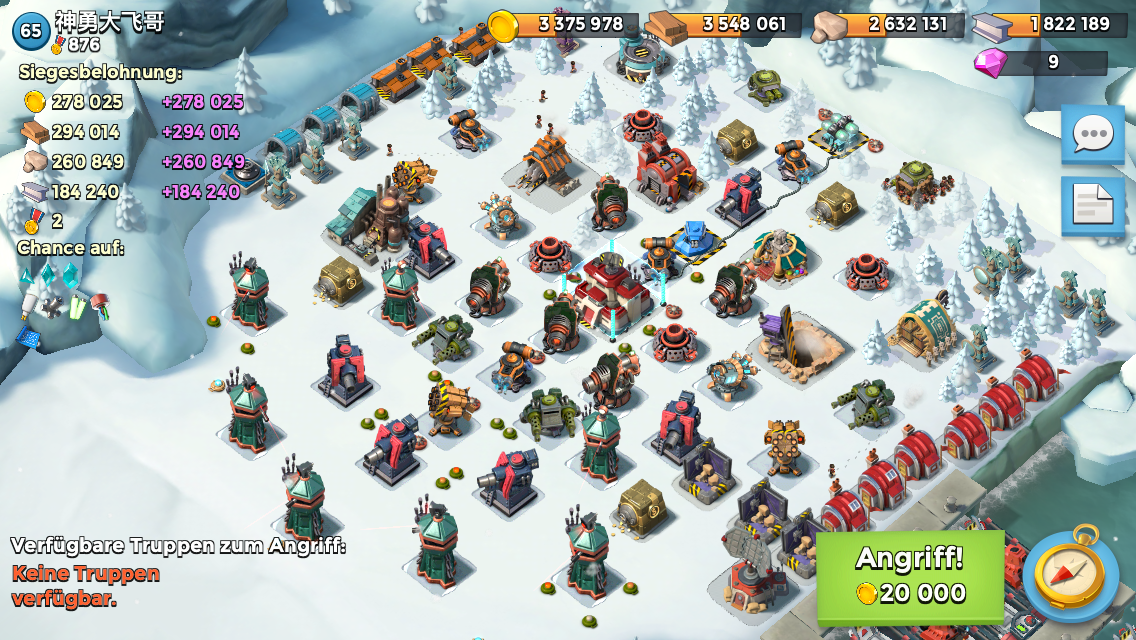Select the purple diamond counter
1136x640 pixels.
1040,63
